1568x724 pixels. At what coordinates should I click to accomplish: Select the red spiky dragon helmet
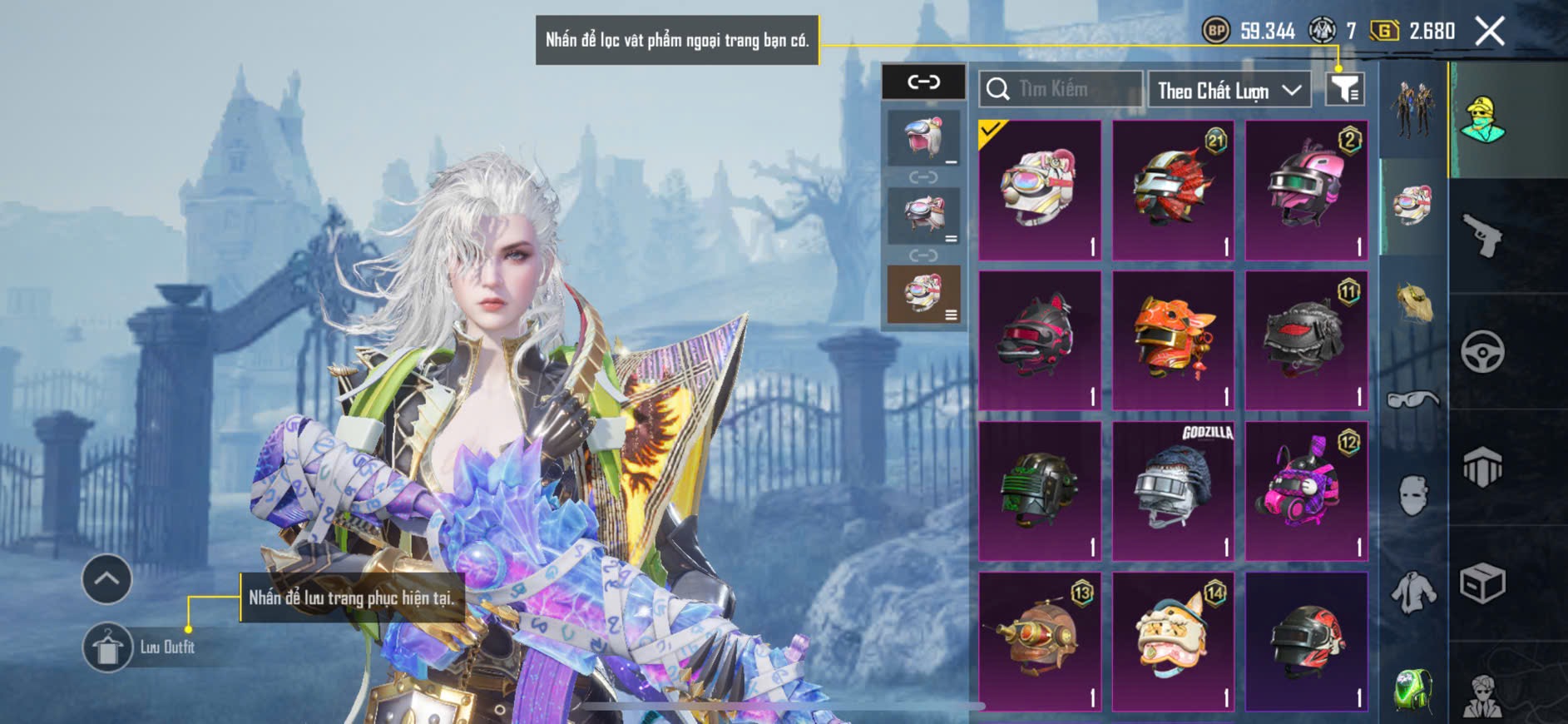point(1172,190)
